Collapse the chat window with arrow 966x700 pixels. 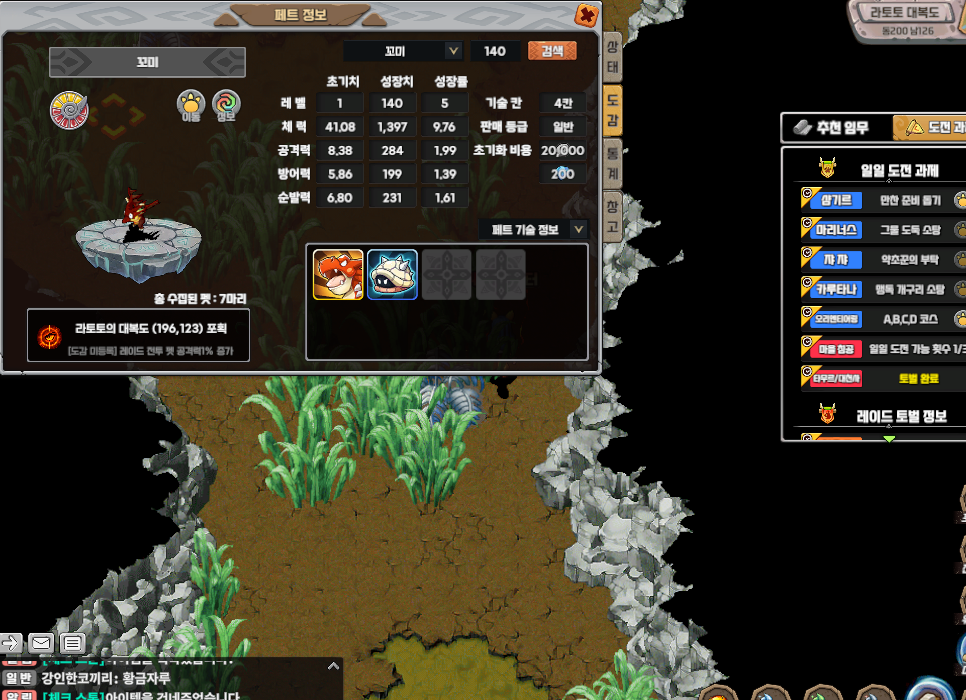(x=334, y=666)
